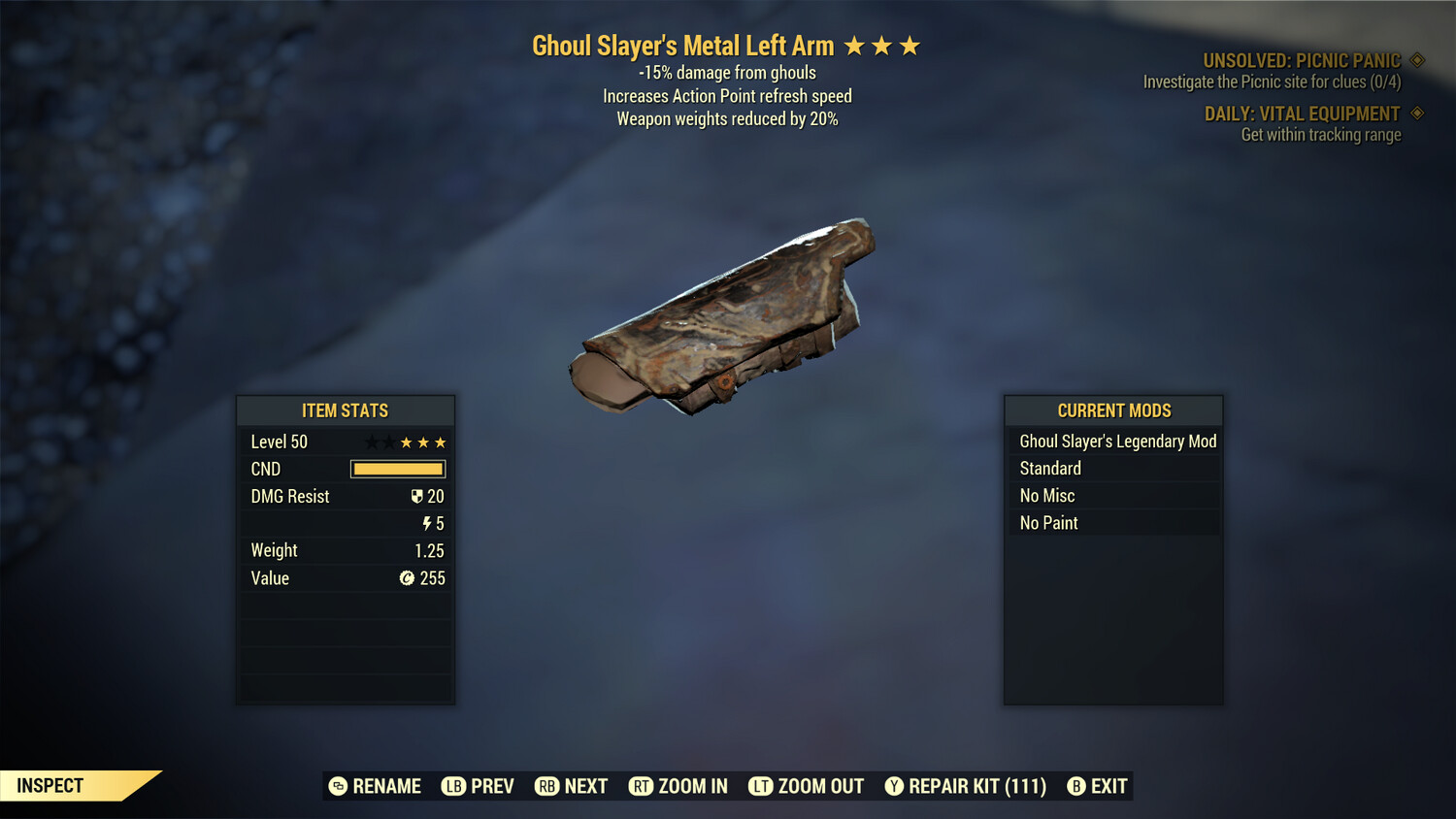Zoom out from the item model

[x=807, y=786]
